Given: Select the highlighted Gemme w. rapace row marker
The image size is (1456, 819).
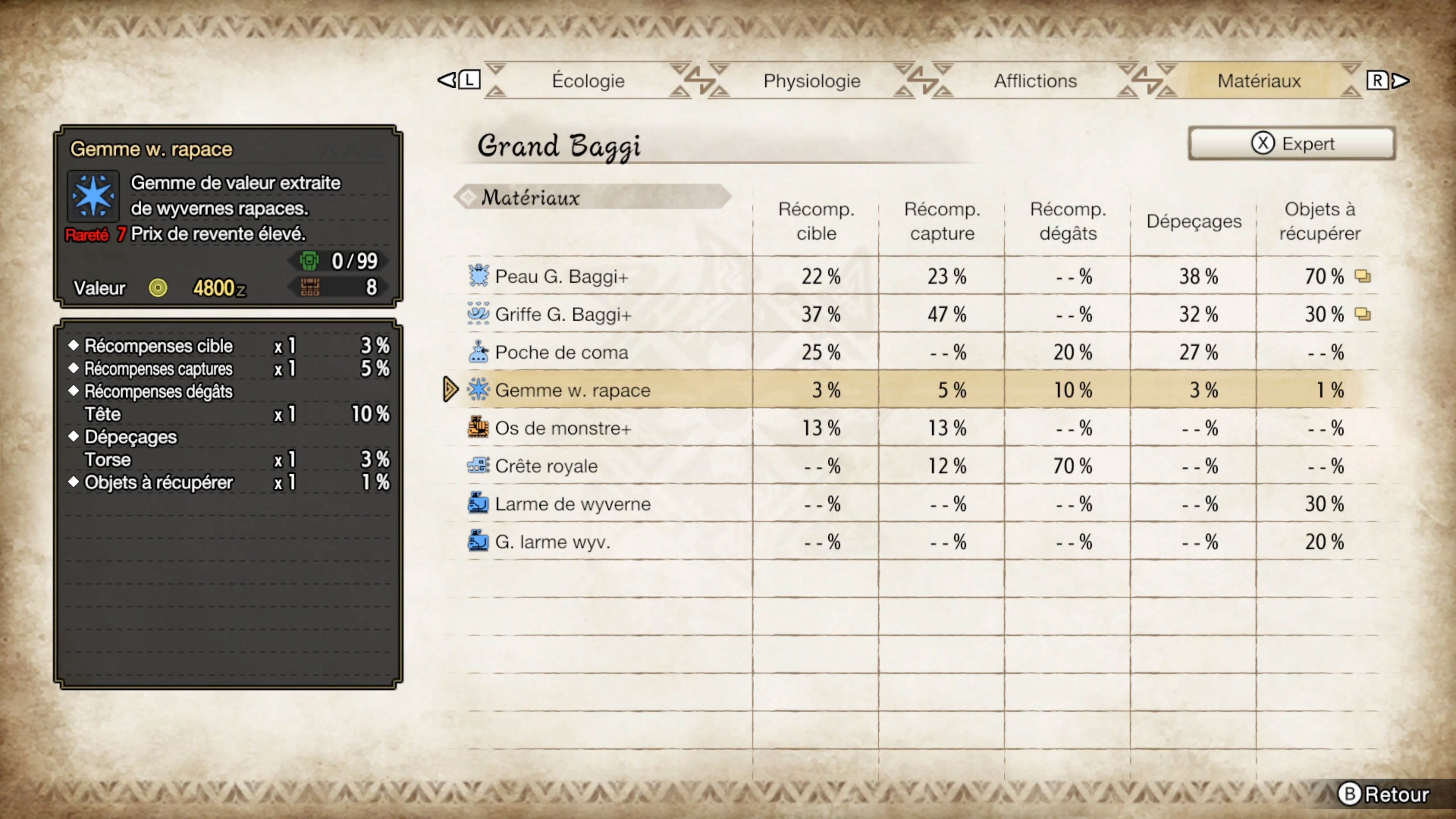Looking at the screenshot, I should tap(449, 389).
